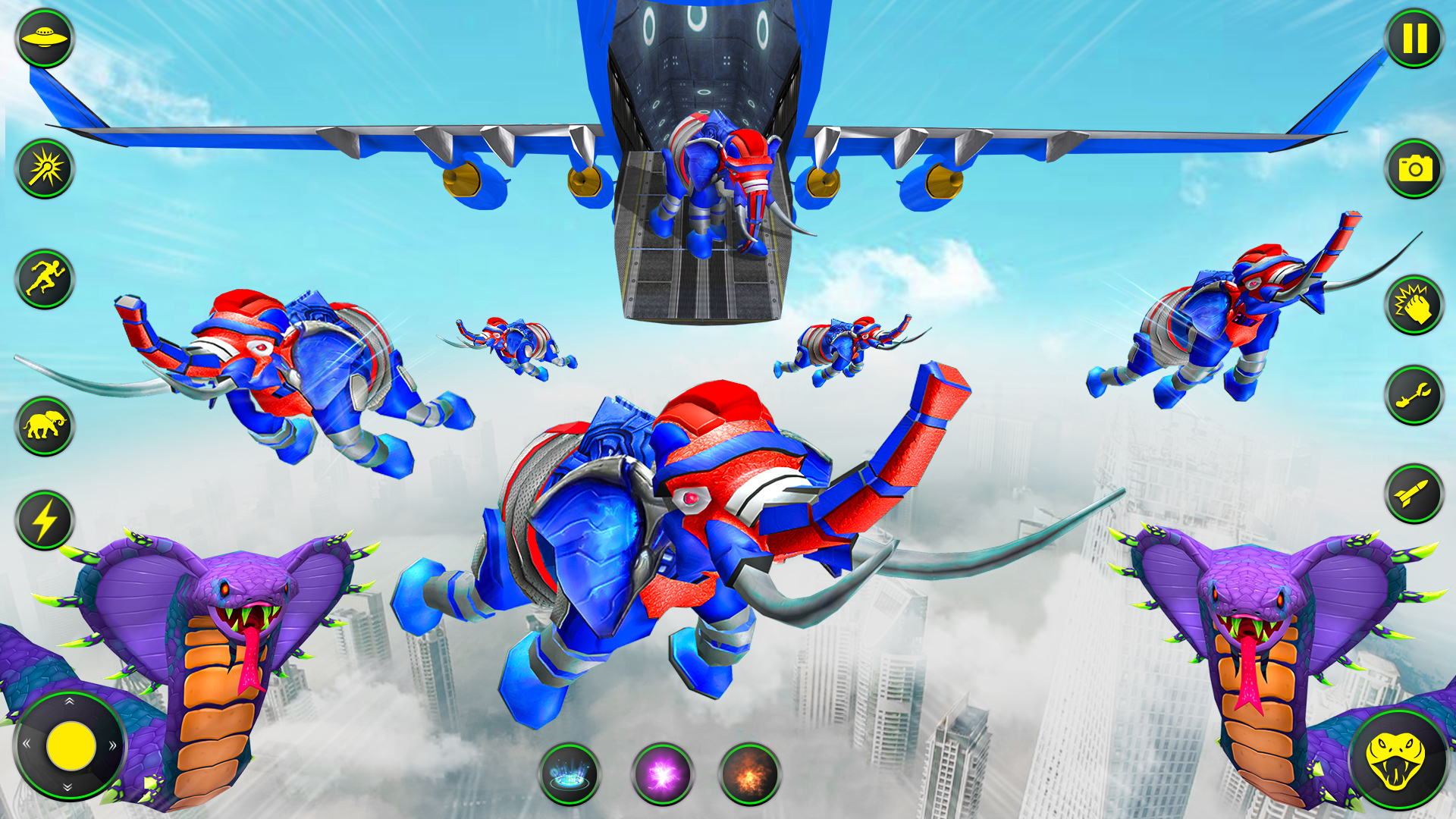Image resolution: width=1456 pixels, height=819 pixels.
Task: Click the downward chevron below the joystick
Action: pos(67,787)
